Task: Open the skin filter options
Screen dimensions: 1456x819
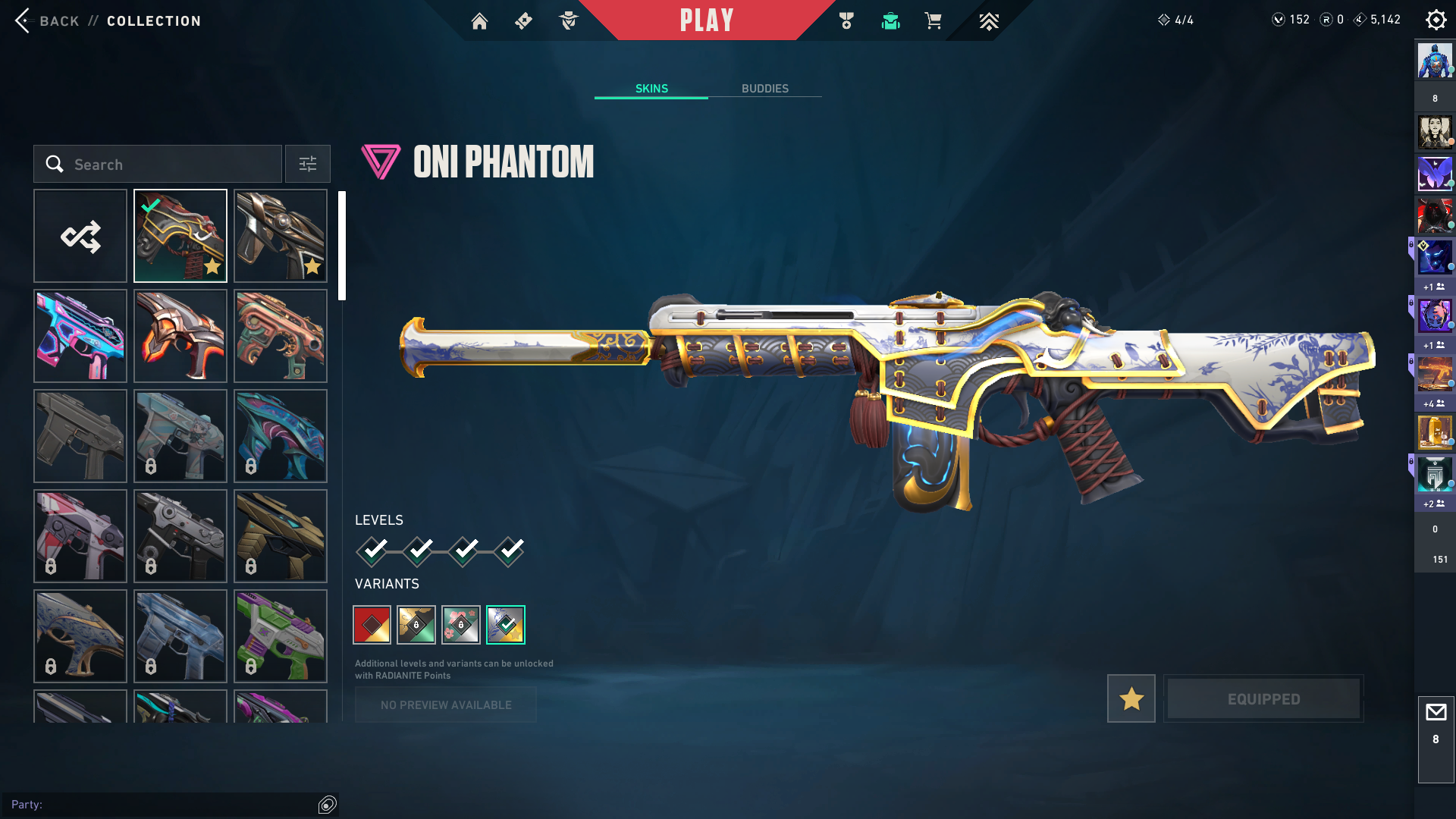Action: (308, 165)
